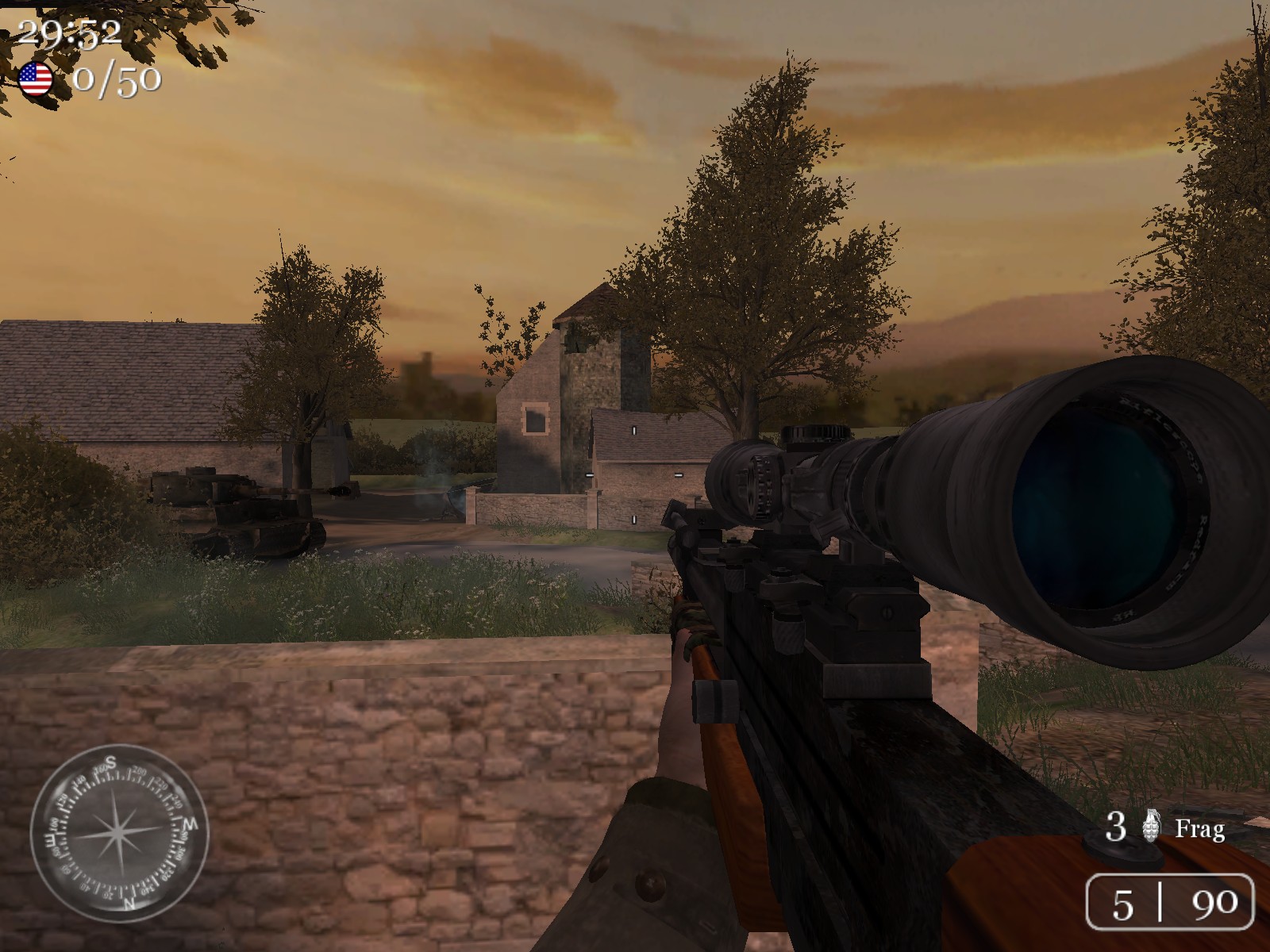1270x952 pixels.
Task: Click the compass dial
Action: point(119,833)
